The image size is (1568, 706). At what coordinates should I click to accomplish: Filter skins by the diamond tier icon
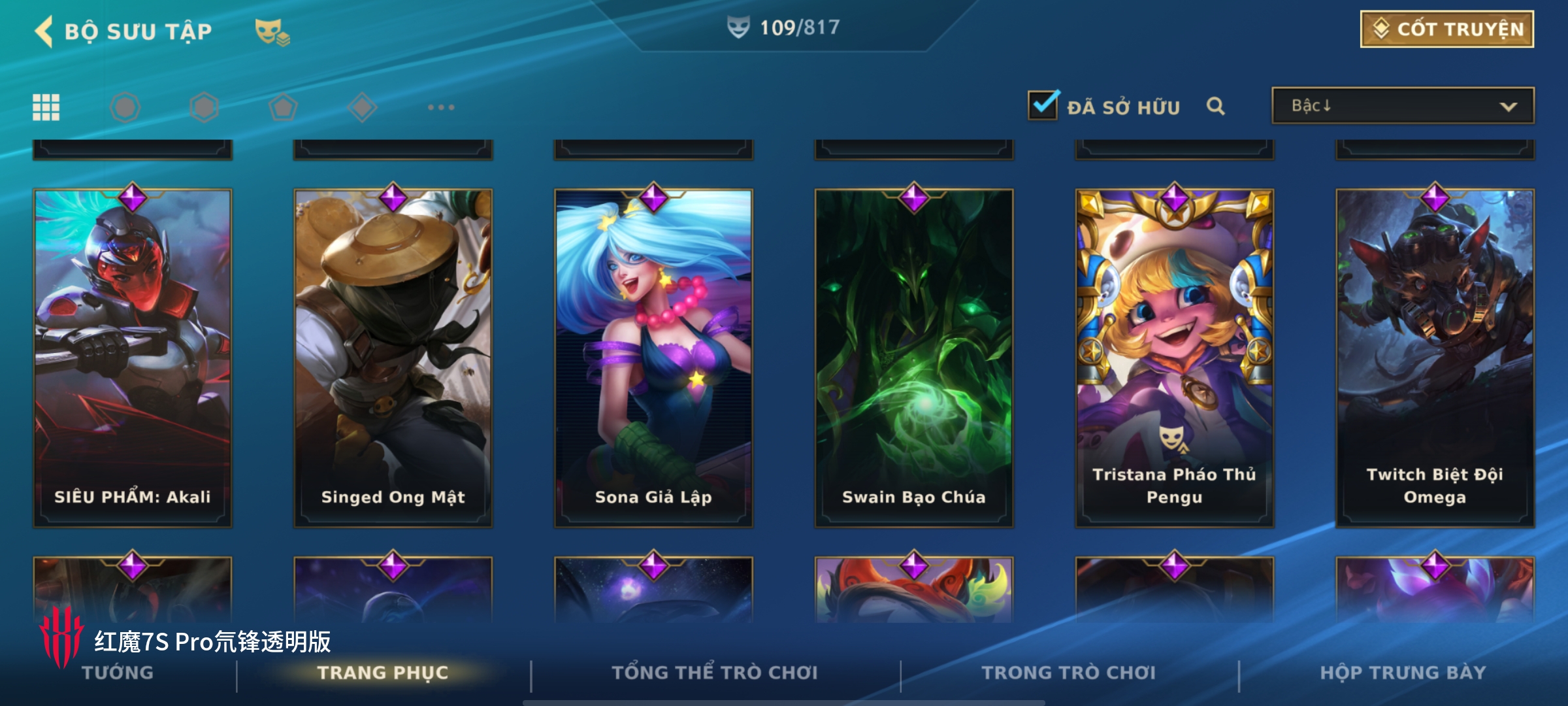[x=362, y=107]
